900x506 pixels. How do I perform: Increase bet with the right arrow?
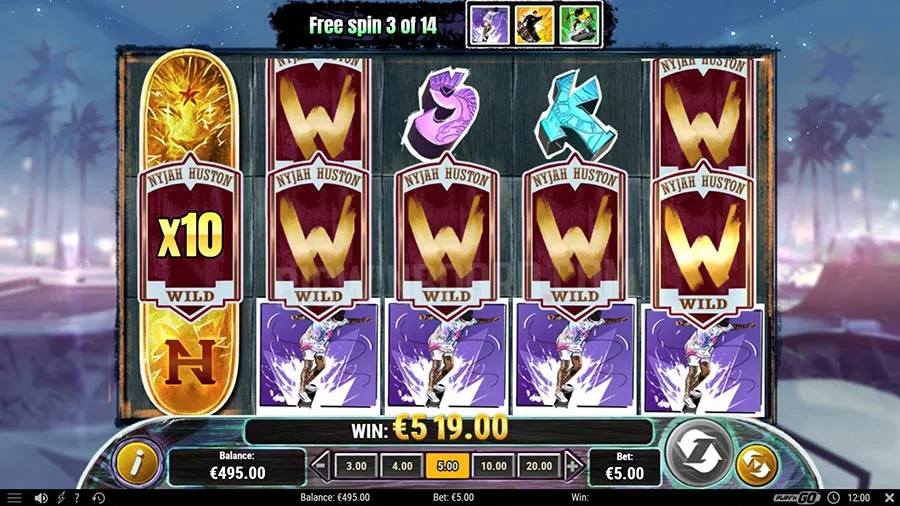573,466
